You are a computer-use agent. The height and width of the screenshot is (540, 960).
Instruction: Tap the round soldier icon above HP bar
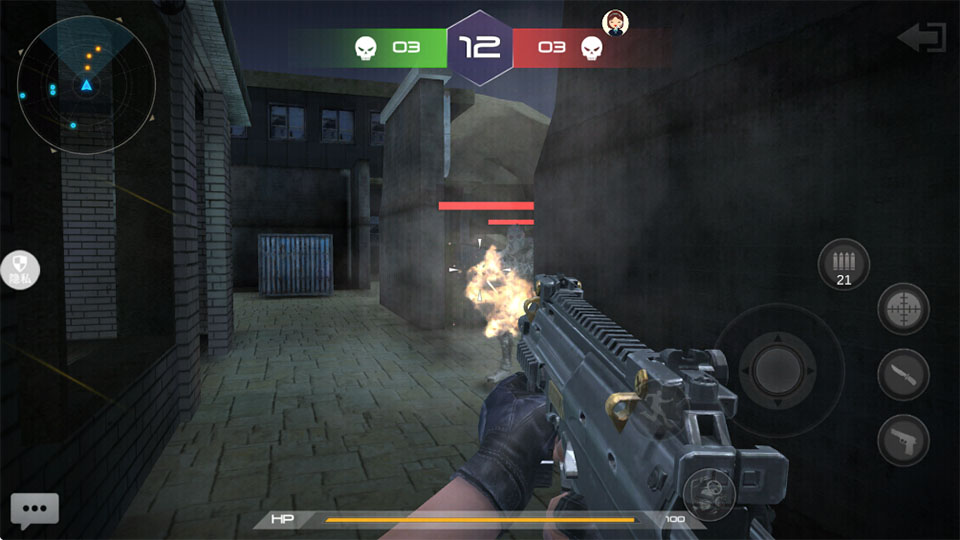tap(711, 491)
